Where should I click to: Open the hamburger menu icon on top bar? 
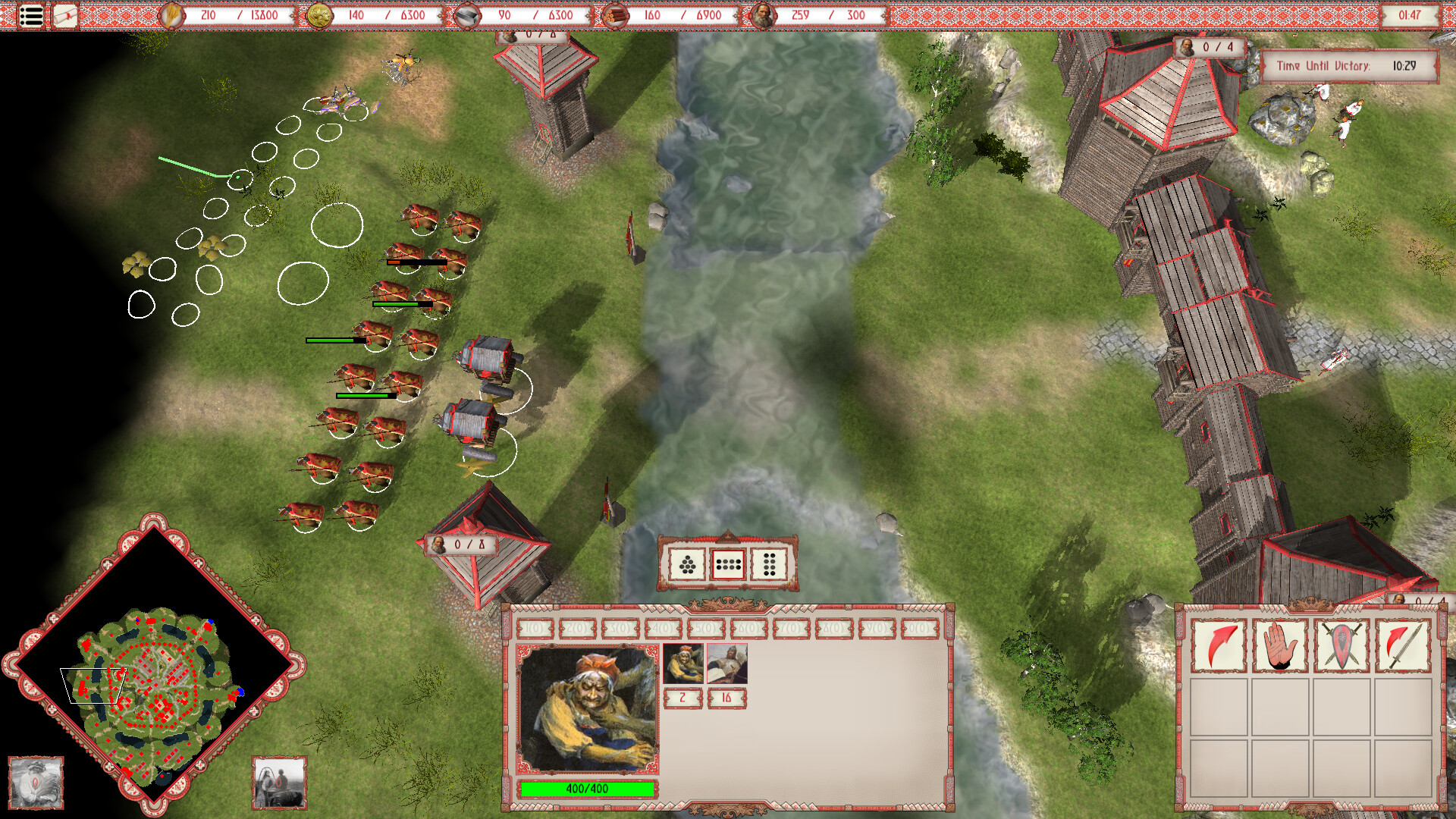30,15
